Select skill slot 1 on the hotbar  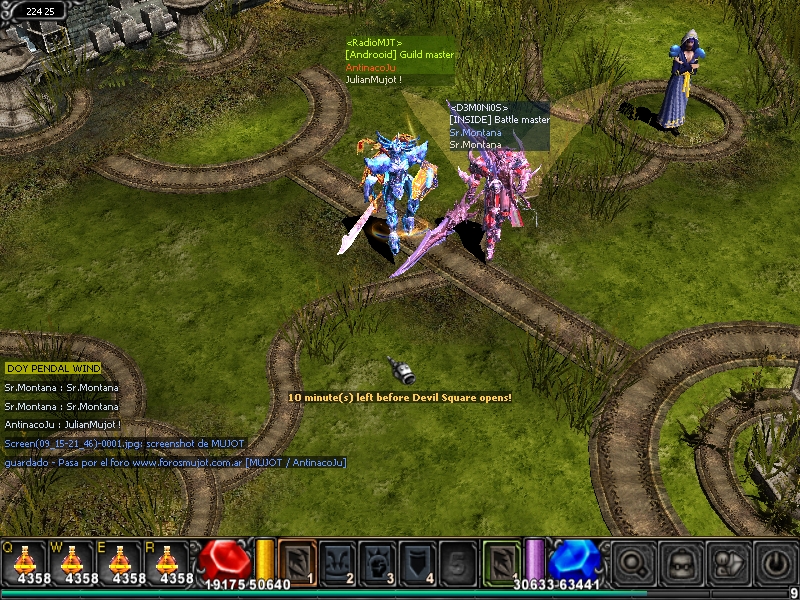(297, 560)
